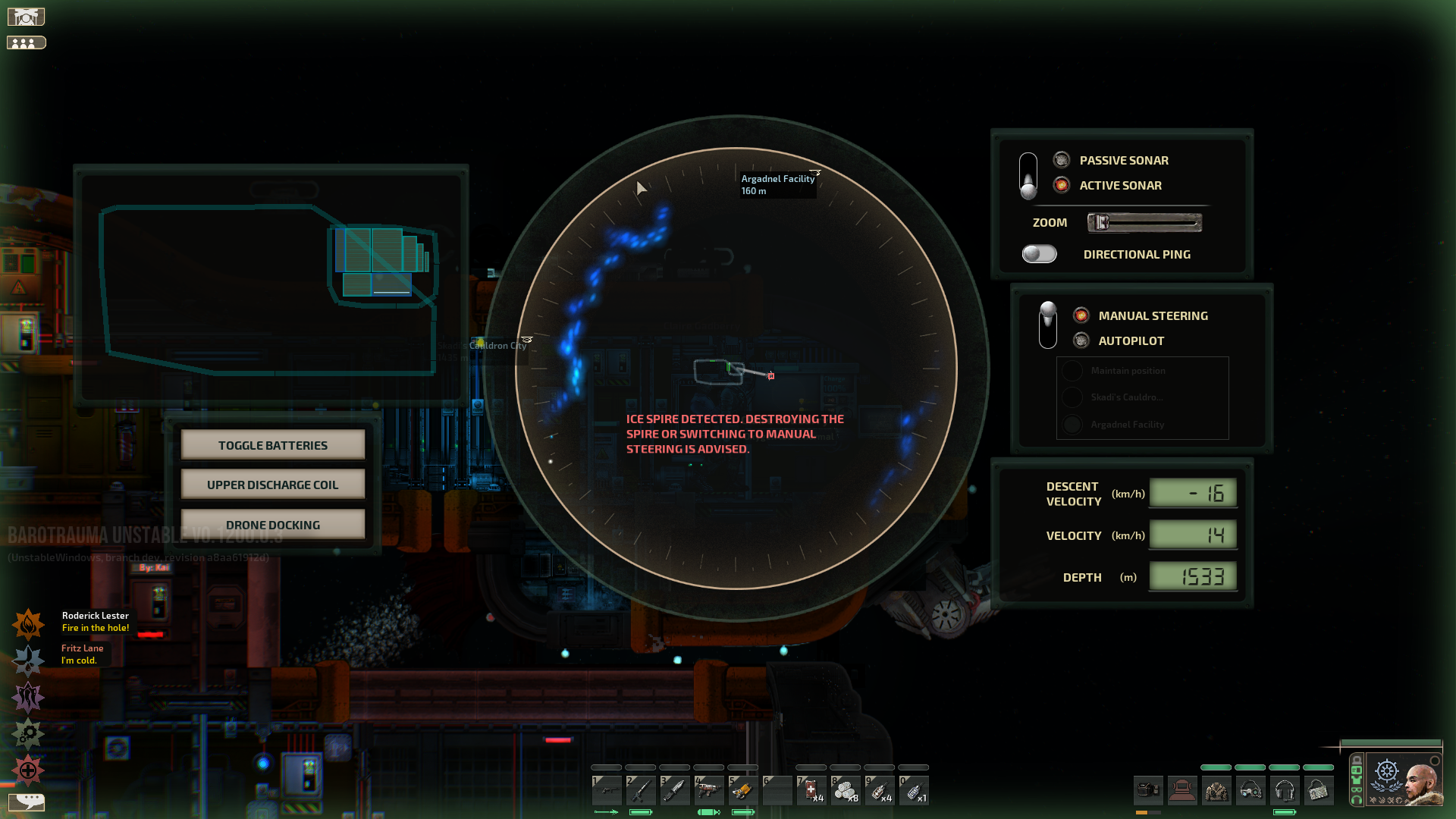Select the welding tool in slot 4
The image size is (1456, 819).
coord(710,789)
